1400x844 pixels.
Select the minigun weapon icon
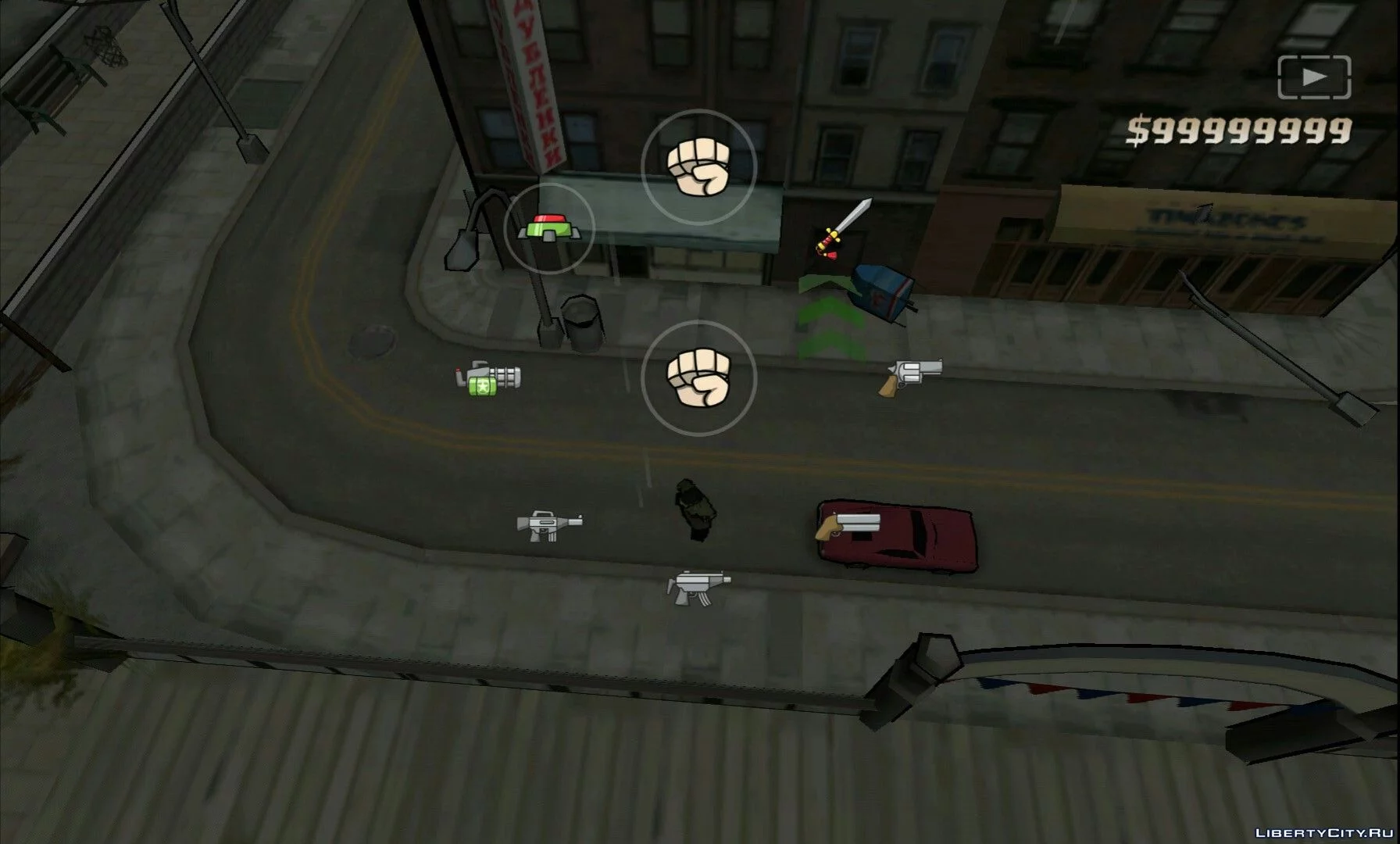tap(488, 379)
